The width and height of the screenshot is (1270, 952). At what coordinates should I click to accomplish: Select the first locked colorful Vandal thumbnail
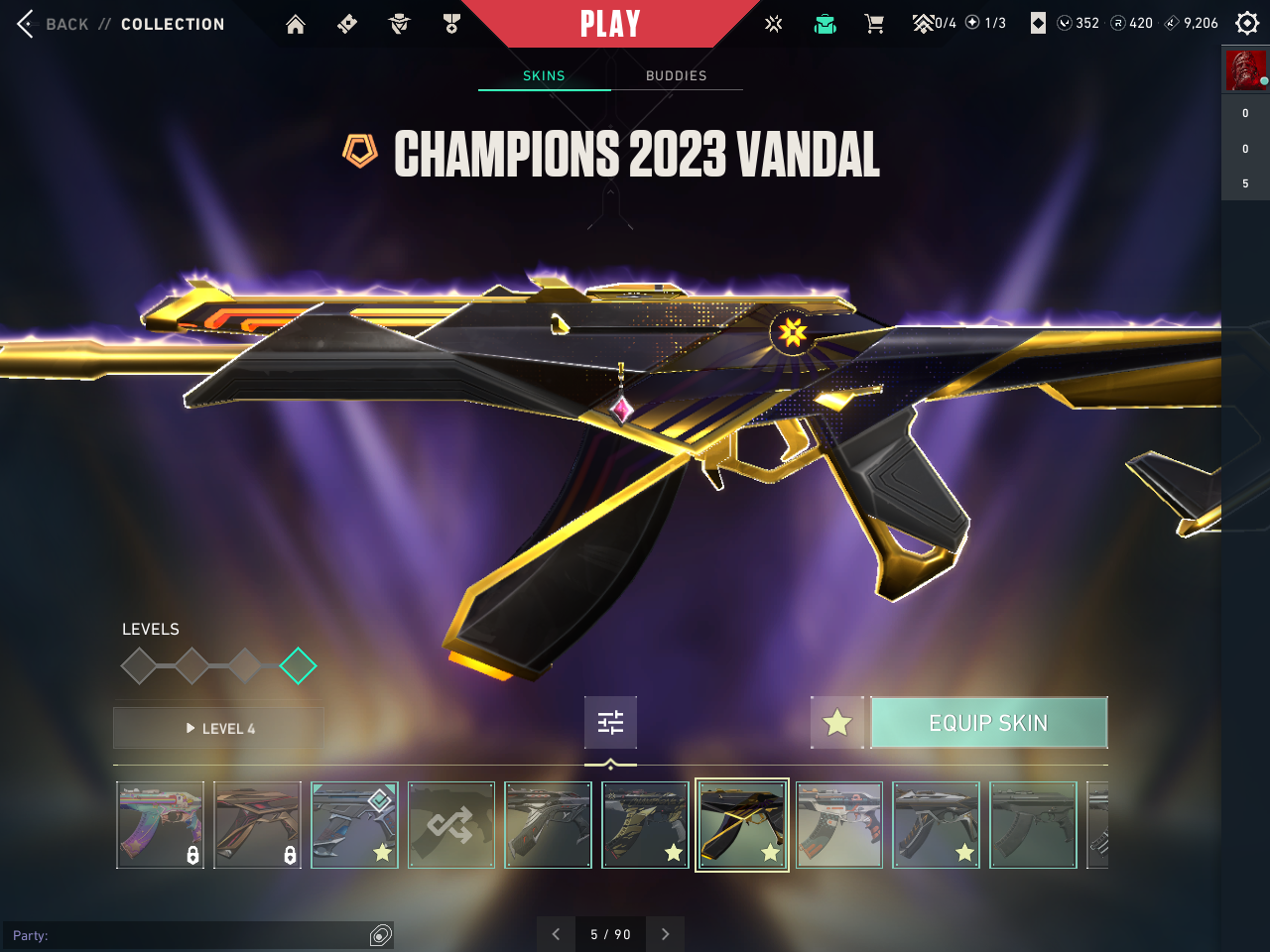160,825
